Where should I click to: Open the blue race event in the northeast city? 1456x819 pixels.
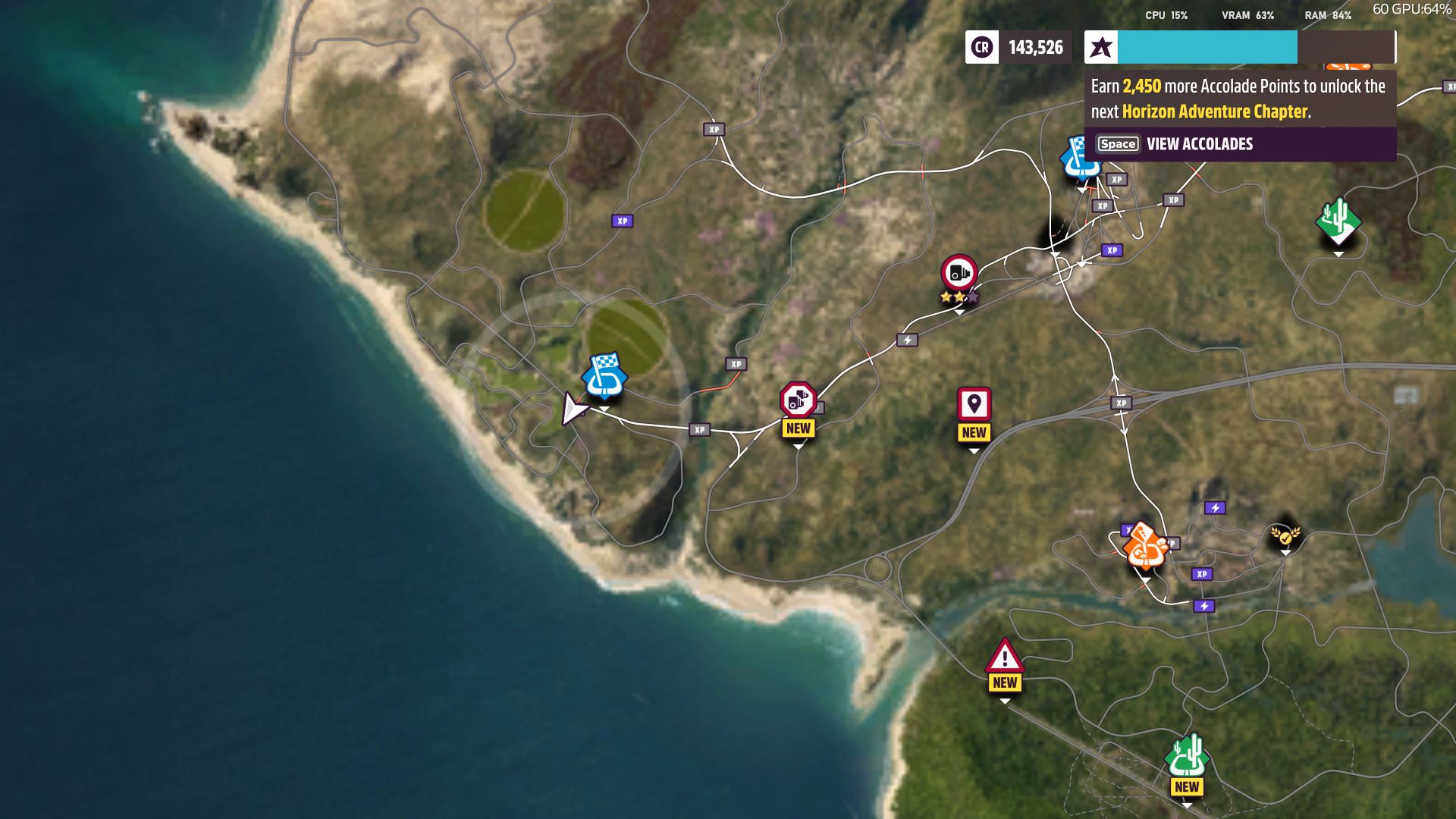coord(1080,159)
